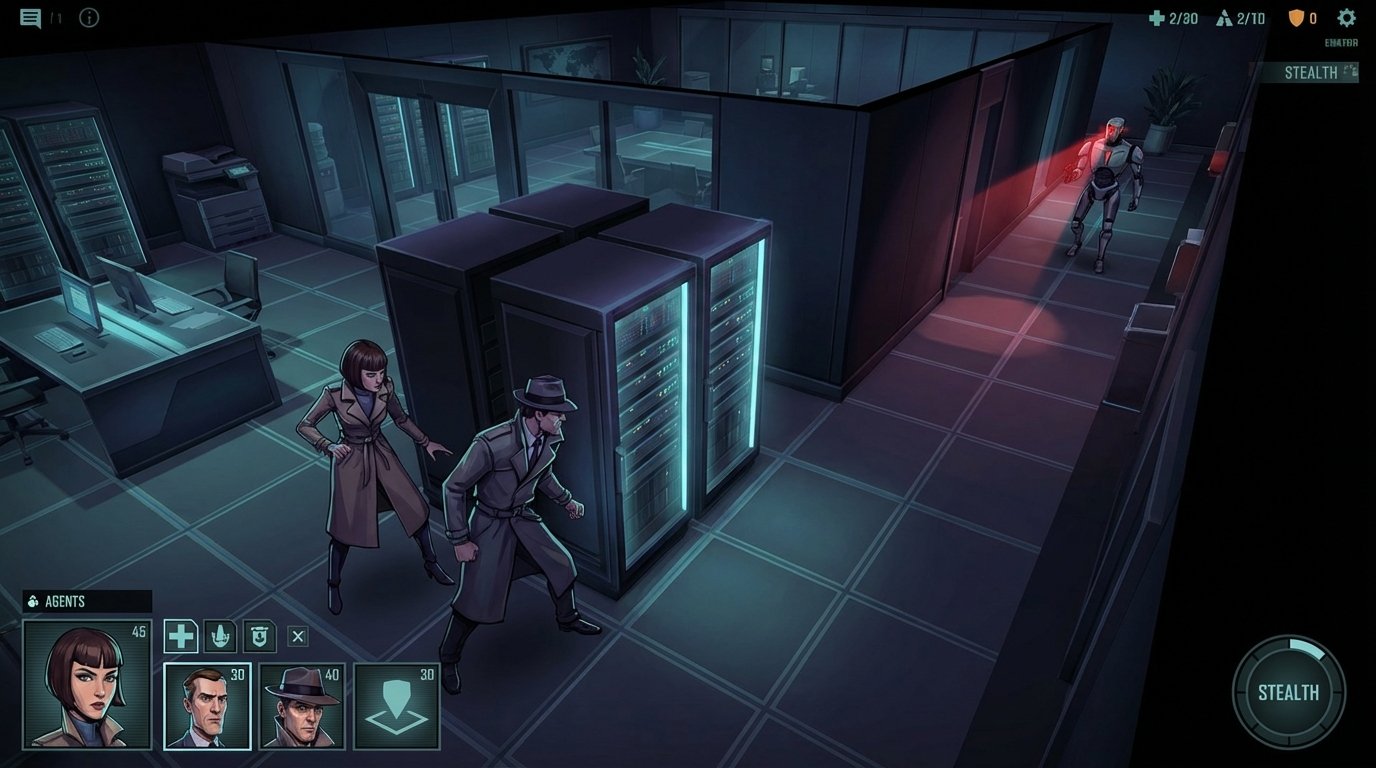Image resolution: width=1376 pixels, height=768 pixels.
Task: Click the info icon at top of screen
Action: click(x=88, y=17)
